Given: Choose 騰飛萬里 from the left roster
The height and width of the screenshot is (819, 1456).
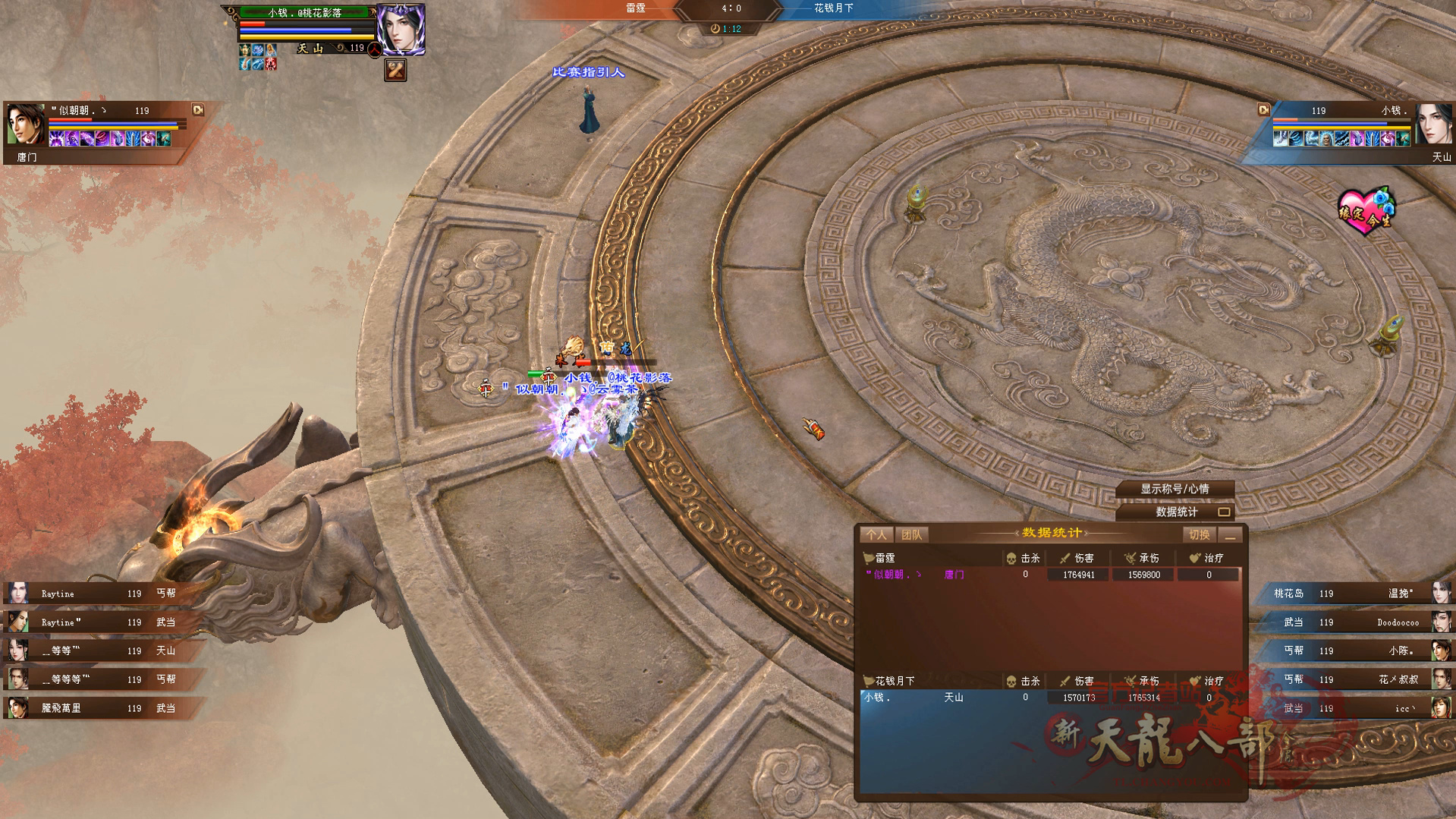Looking at the screenshot, I should click(99, 708).
